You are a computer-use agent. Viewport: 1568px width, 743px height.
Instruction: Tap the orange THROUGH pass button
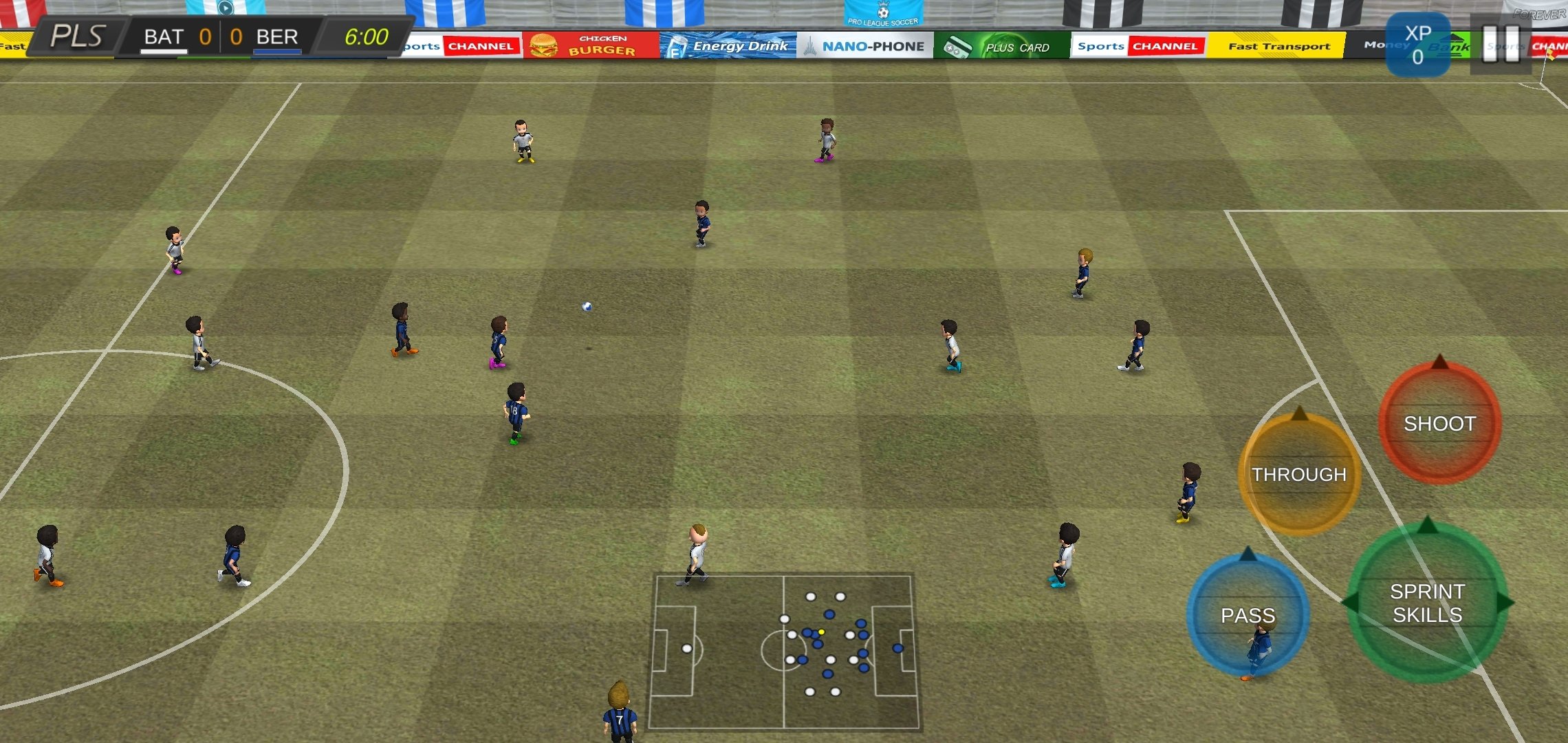1298,475
